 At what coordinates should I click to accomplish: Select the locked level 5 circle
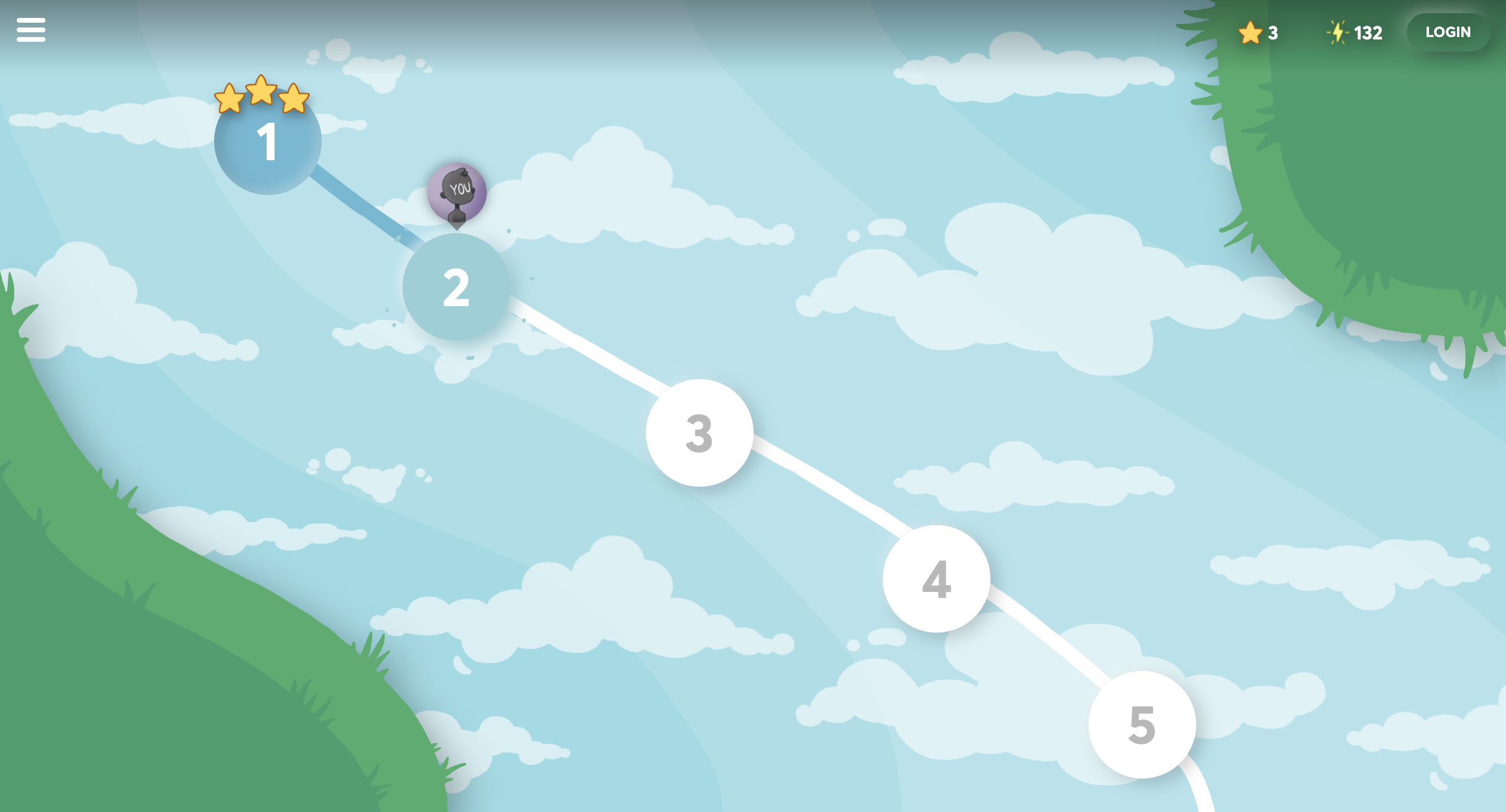(x=1141, y=725)
